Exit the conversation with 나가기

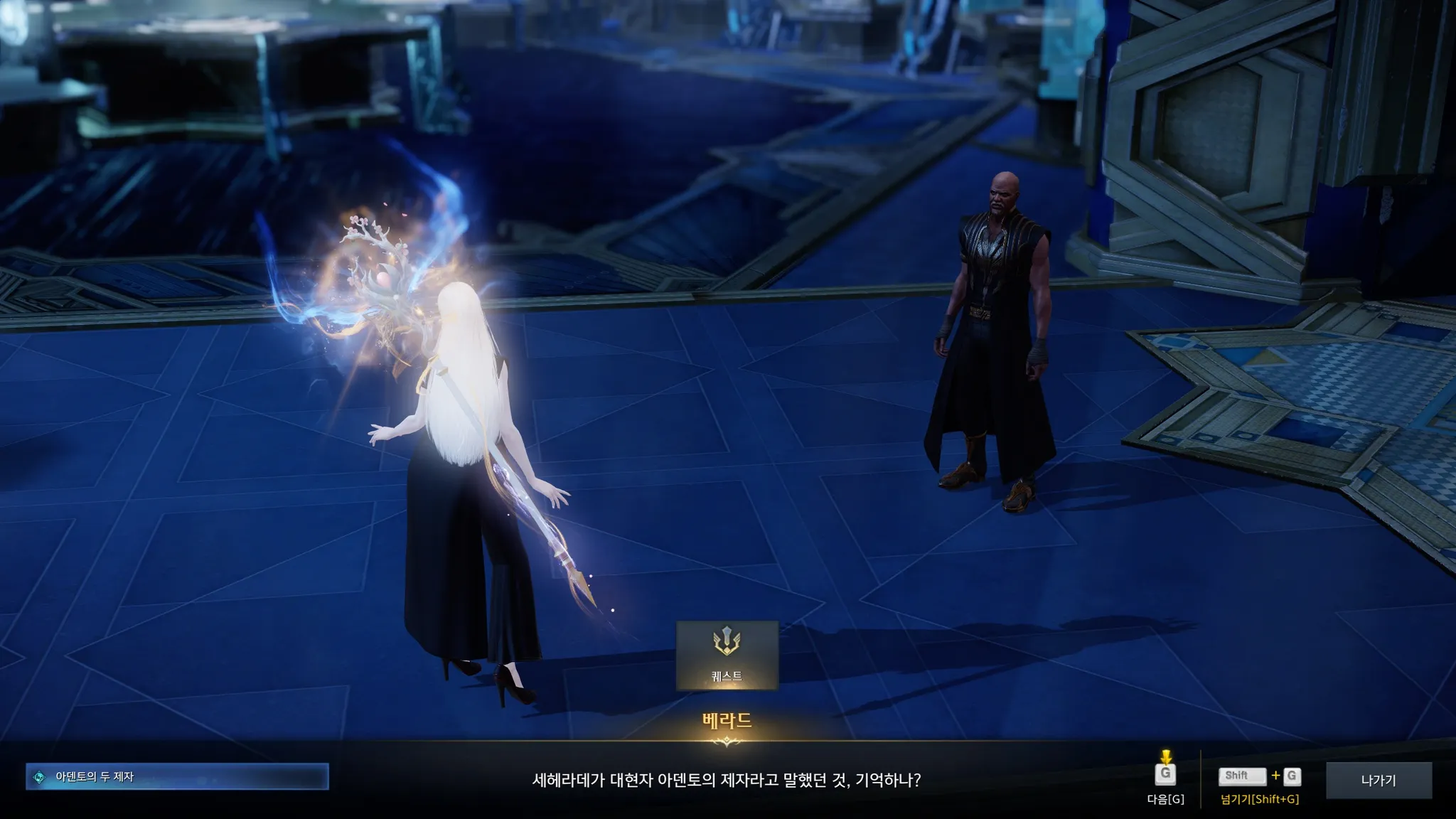pyautogui.click(x=1379, y=780)
